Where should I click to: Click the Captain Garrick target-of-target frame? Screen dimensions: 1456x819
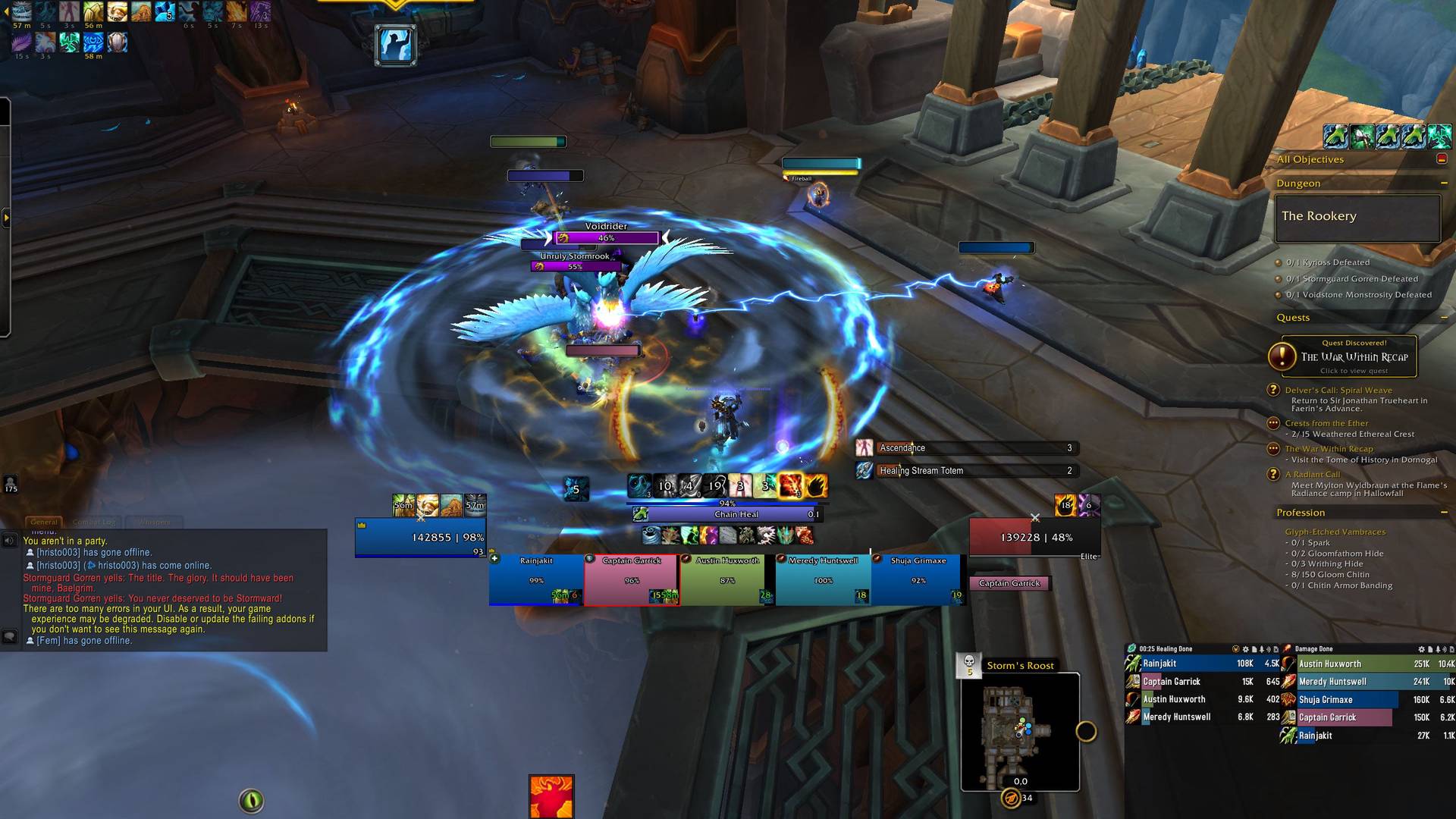tap(1009, 583)
